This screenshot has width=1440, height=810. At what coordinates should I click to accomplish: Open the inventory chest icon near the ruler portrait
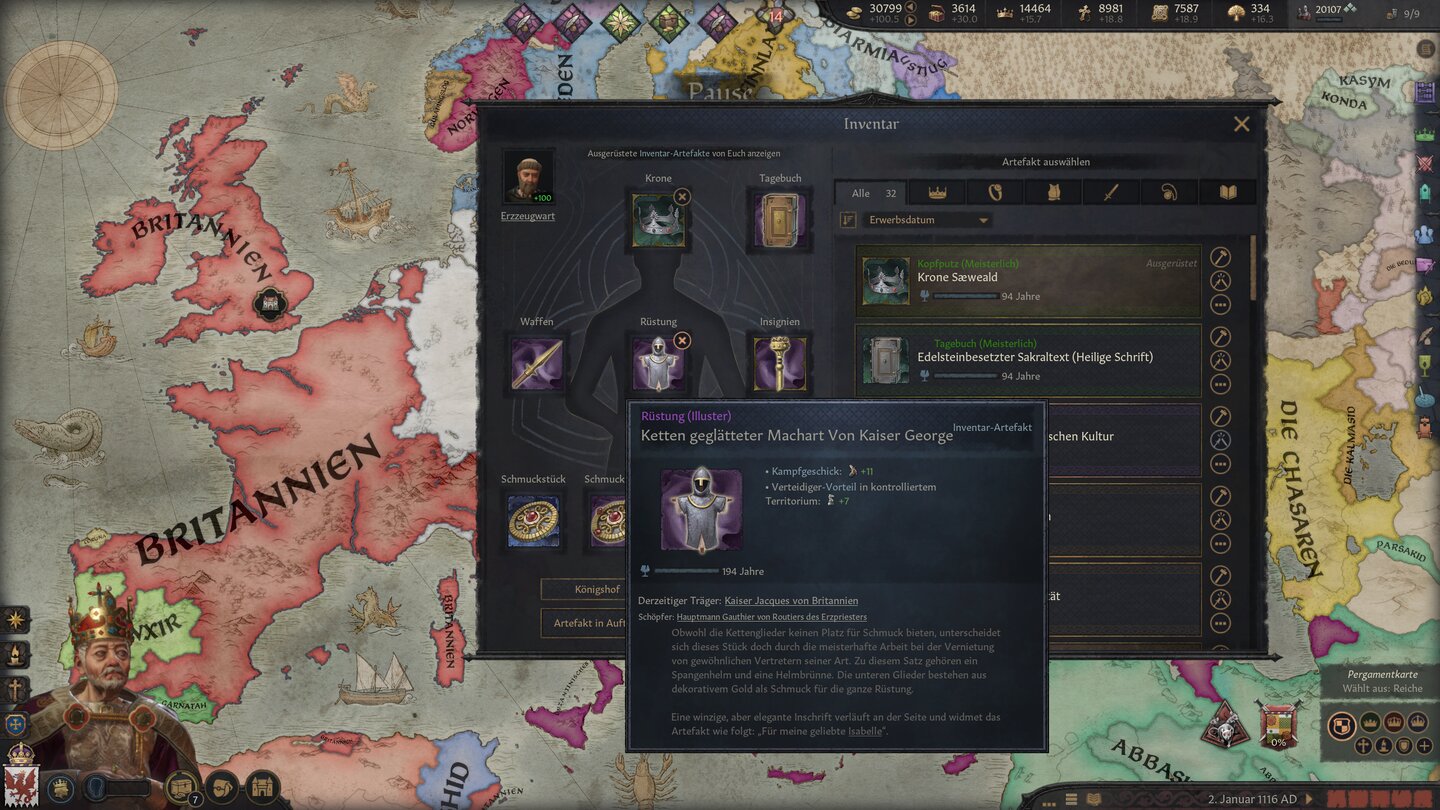pos(180,787)
